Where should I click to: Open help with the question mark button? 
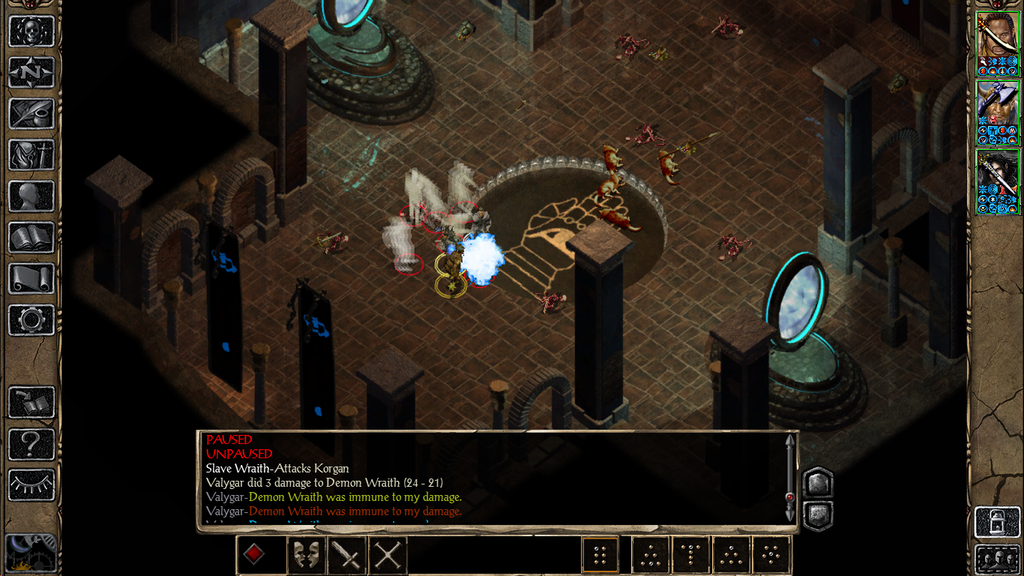[31, 443]
